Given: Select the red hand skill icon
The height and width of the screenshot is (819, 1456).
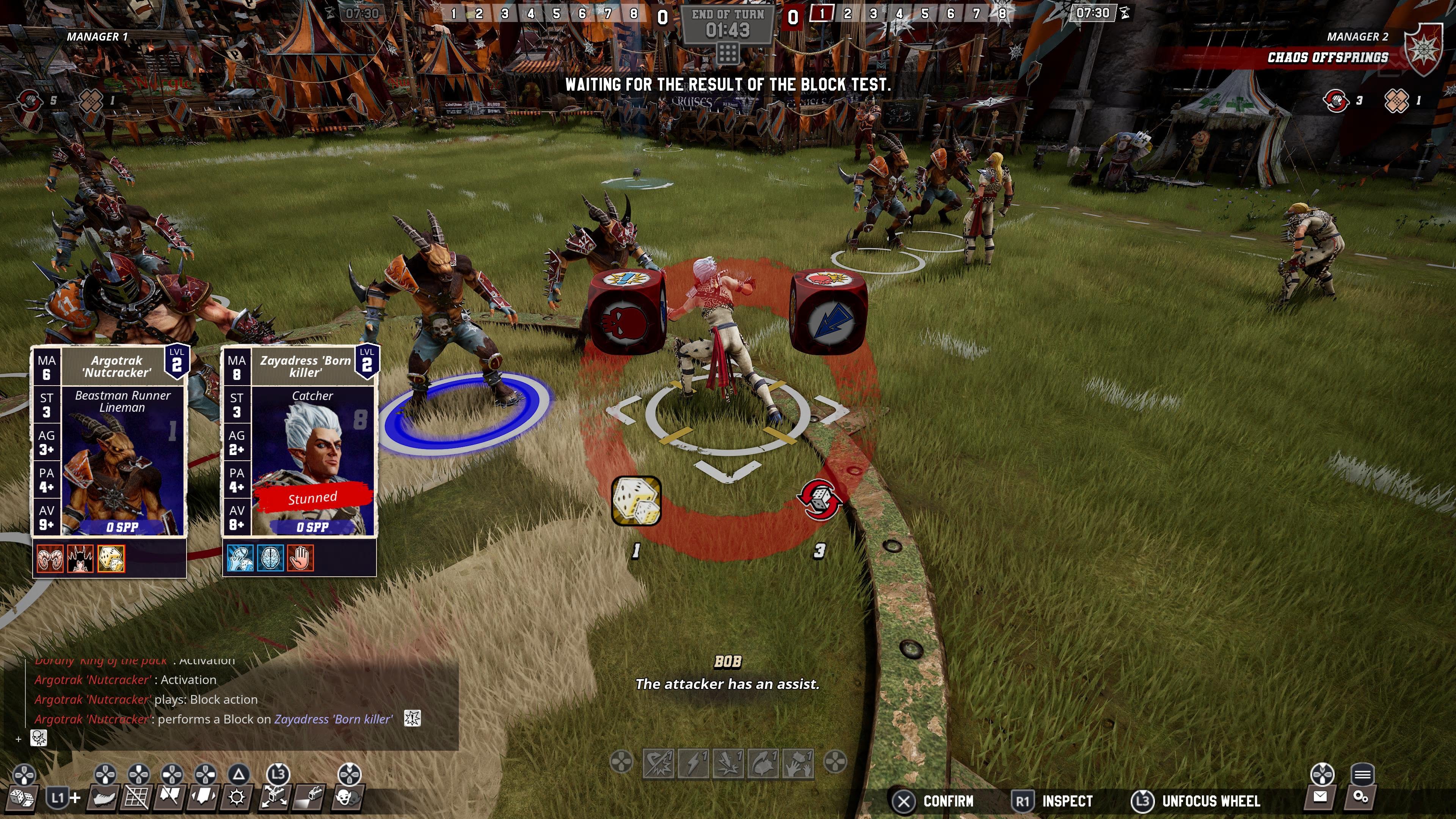Looking at the screenshot, I should click(x=300, y=559).
